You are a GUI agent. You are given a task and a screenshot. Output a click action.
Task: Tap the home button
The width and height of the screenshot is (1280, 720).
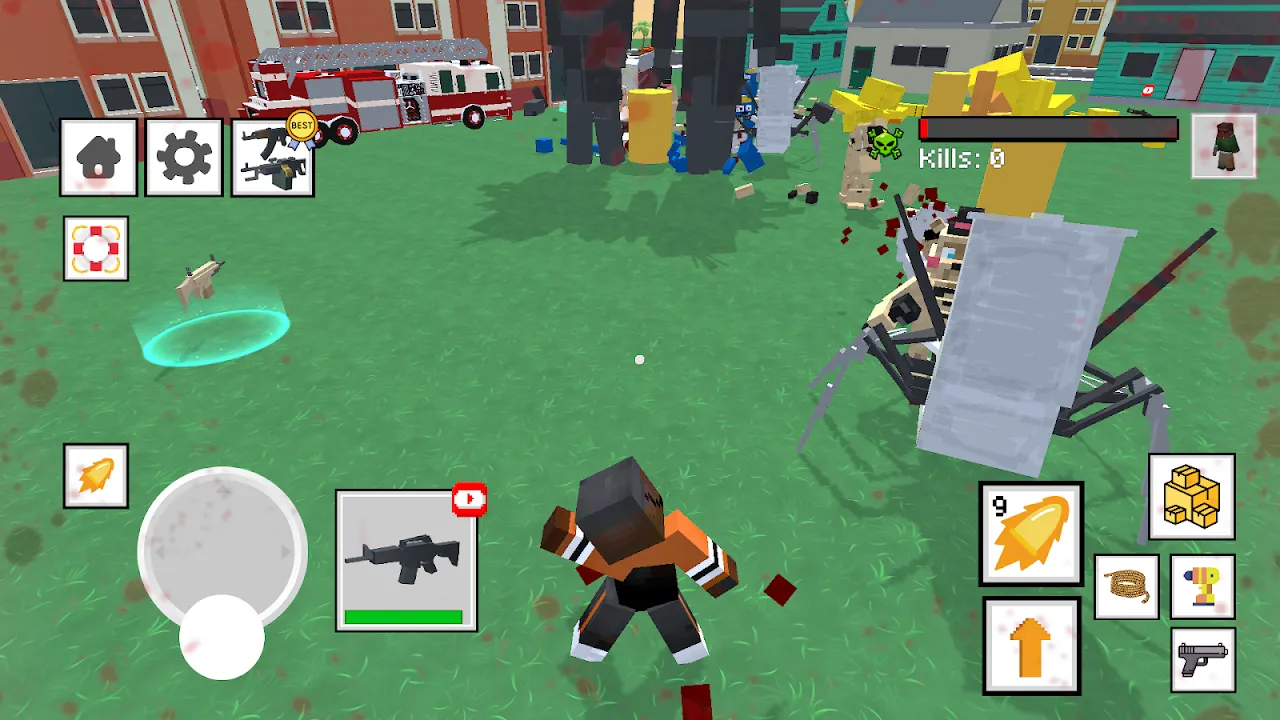coord(98,157)
